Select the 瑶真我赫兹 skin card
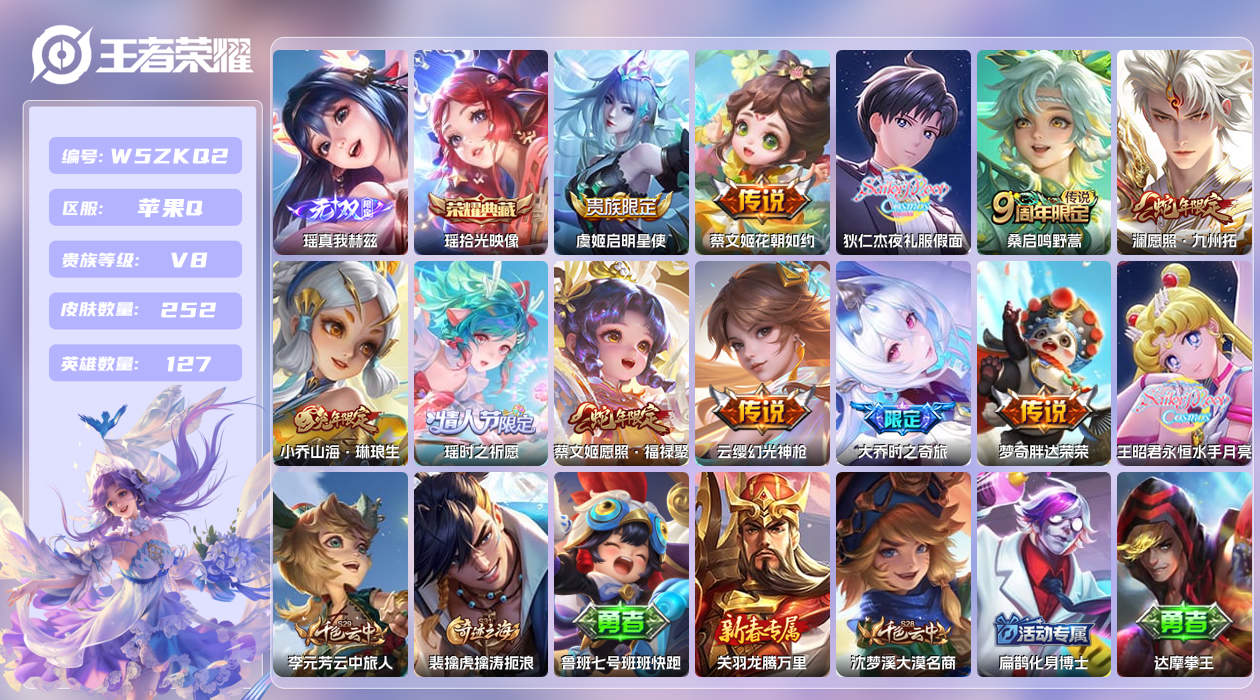The height and width of the screenshot is (700, 1260). click(x=340, y=152)
